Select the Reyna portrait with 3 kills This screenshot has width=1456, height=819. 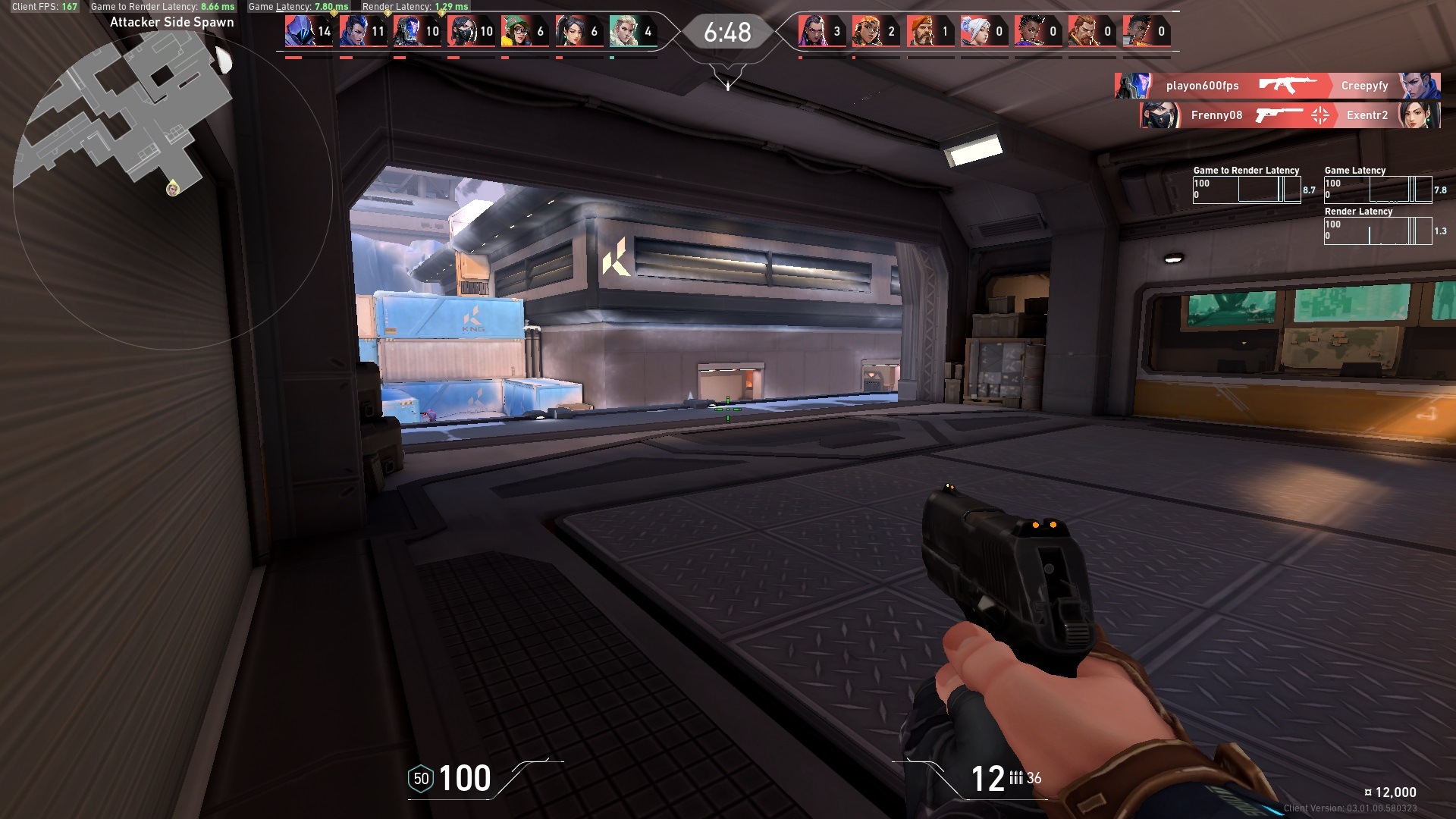811,31
